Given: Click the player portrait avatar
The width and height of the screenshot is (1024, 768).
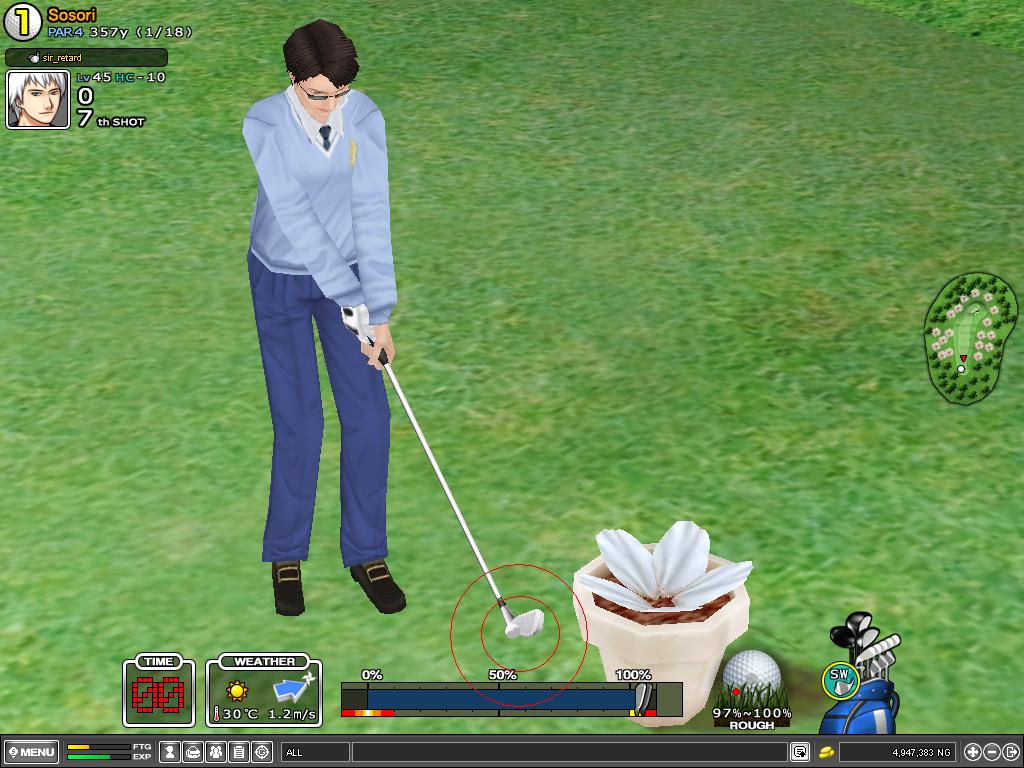Looking at the screenshot, I should pos(38,100).
